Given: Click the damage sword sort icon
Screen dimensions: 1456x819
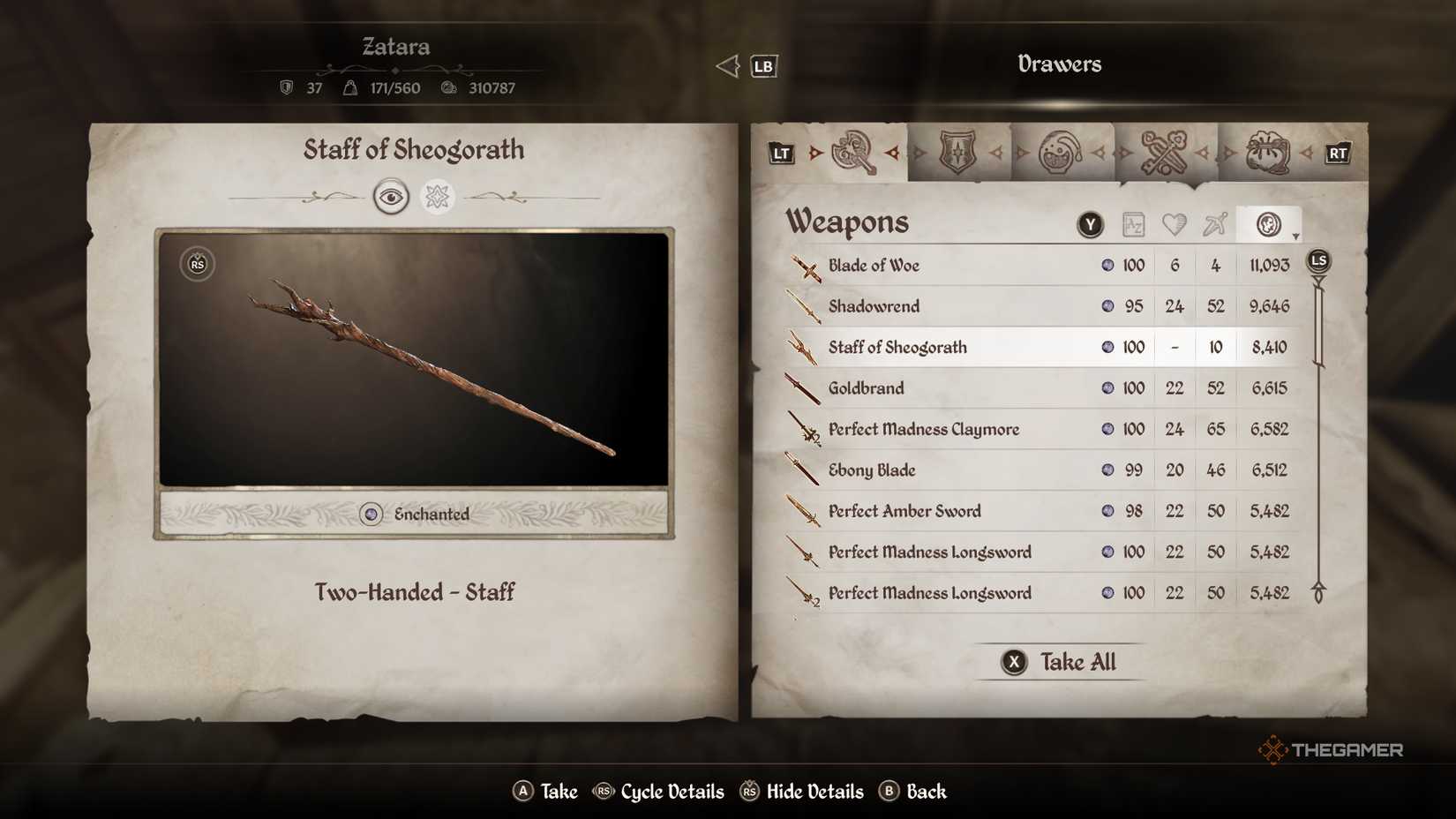Looking at the screenshot, I should (x=1215, y=225).
